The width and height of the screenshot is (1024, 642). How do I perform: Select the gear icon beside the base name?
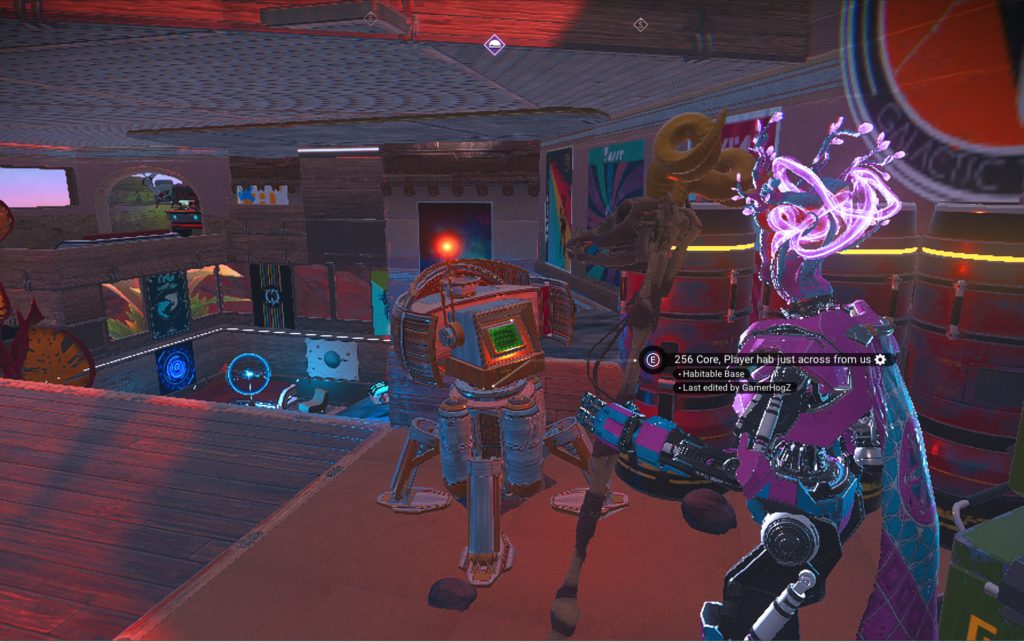click(880, 359)
